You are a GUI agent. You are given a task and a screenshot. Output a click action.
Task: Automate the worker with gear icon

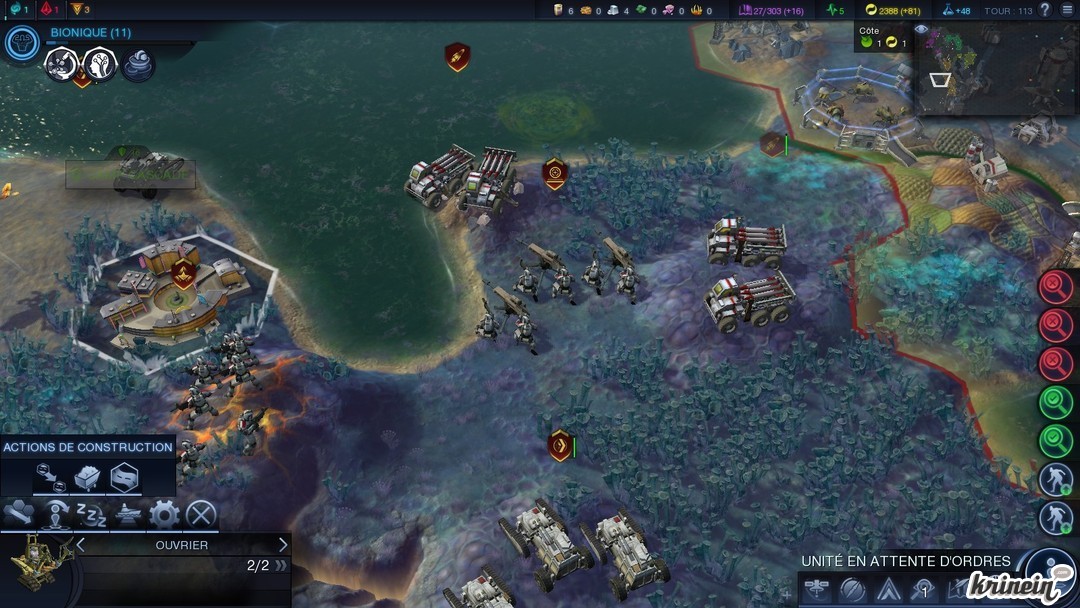point(164,515)
